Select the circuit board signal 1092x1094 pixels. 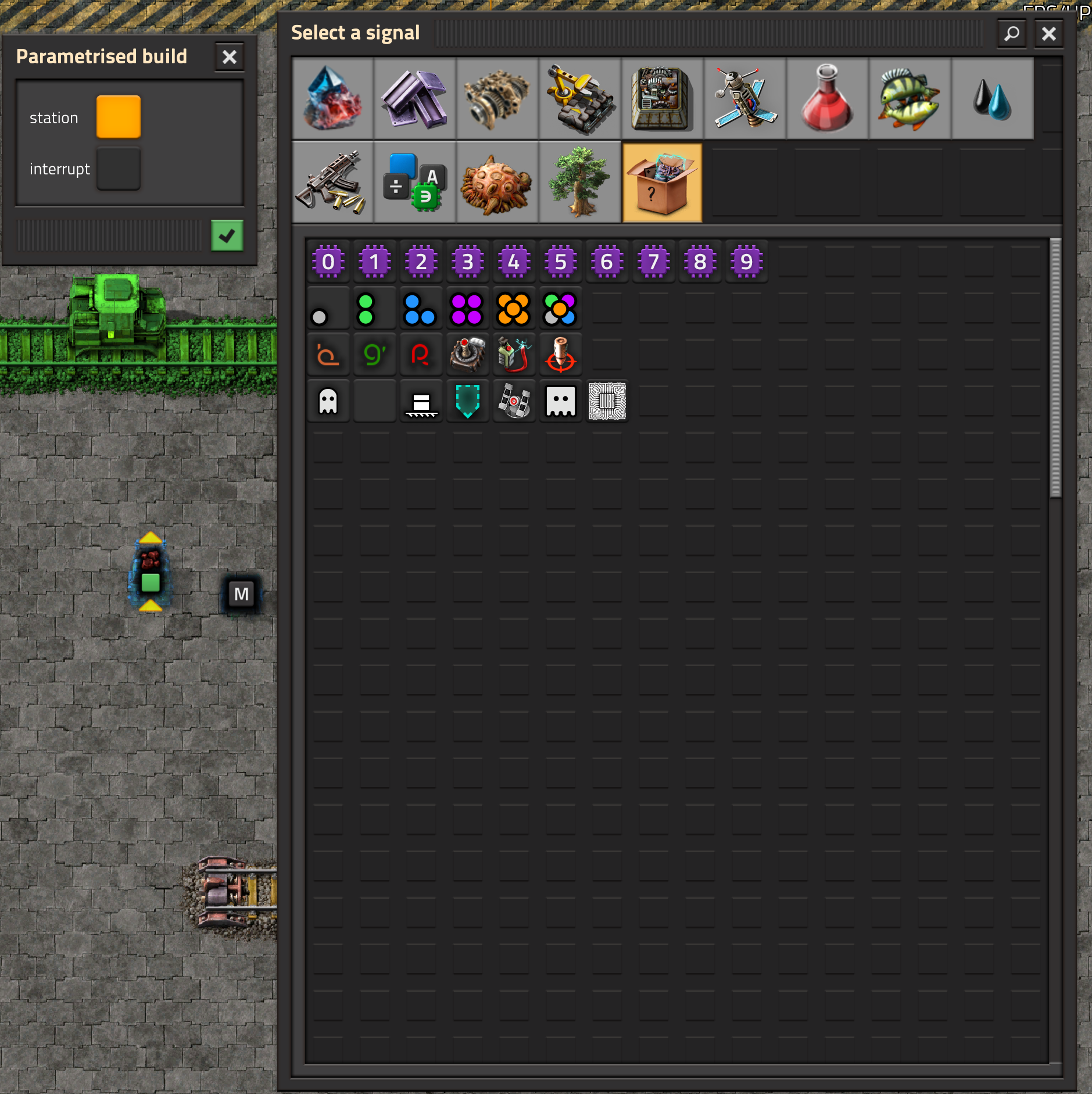[x=607, y=401]
